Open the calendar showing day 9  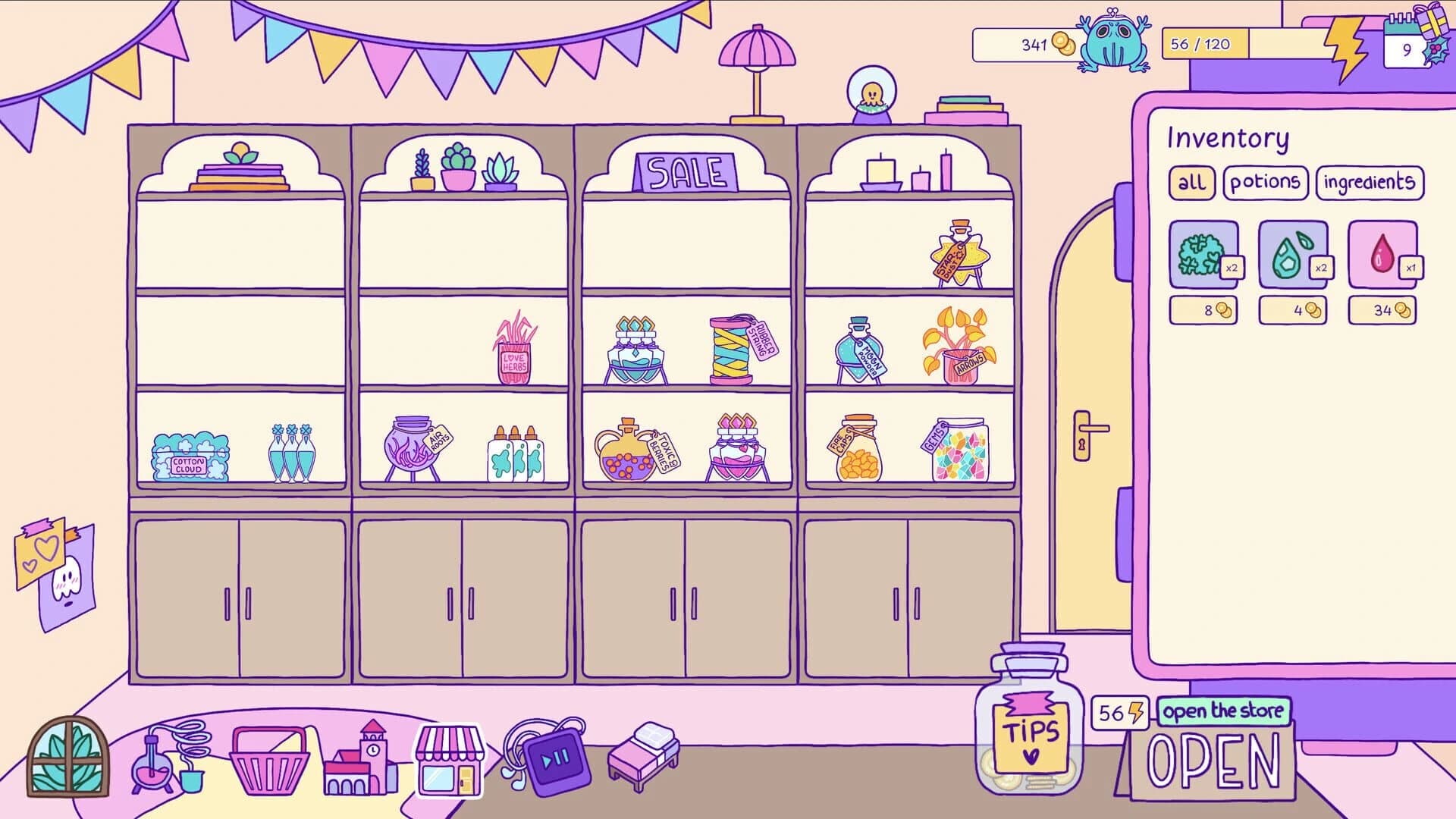(1407, 47)
